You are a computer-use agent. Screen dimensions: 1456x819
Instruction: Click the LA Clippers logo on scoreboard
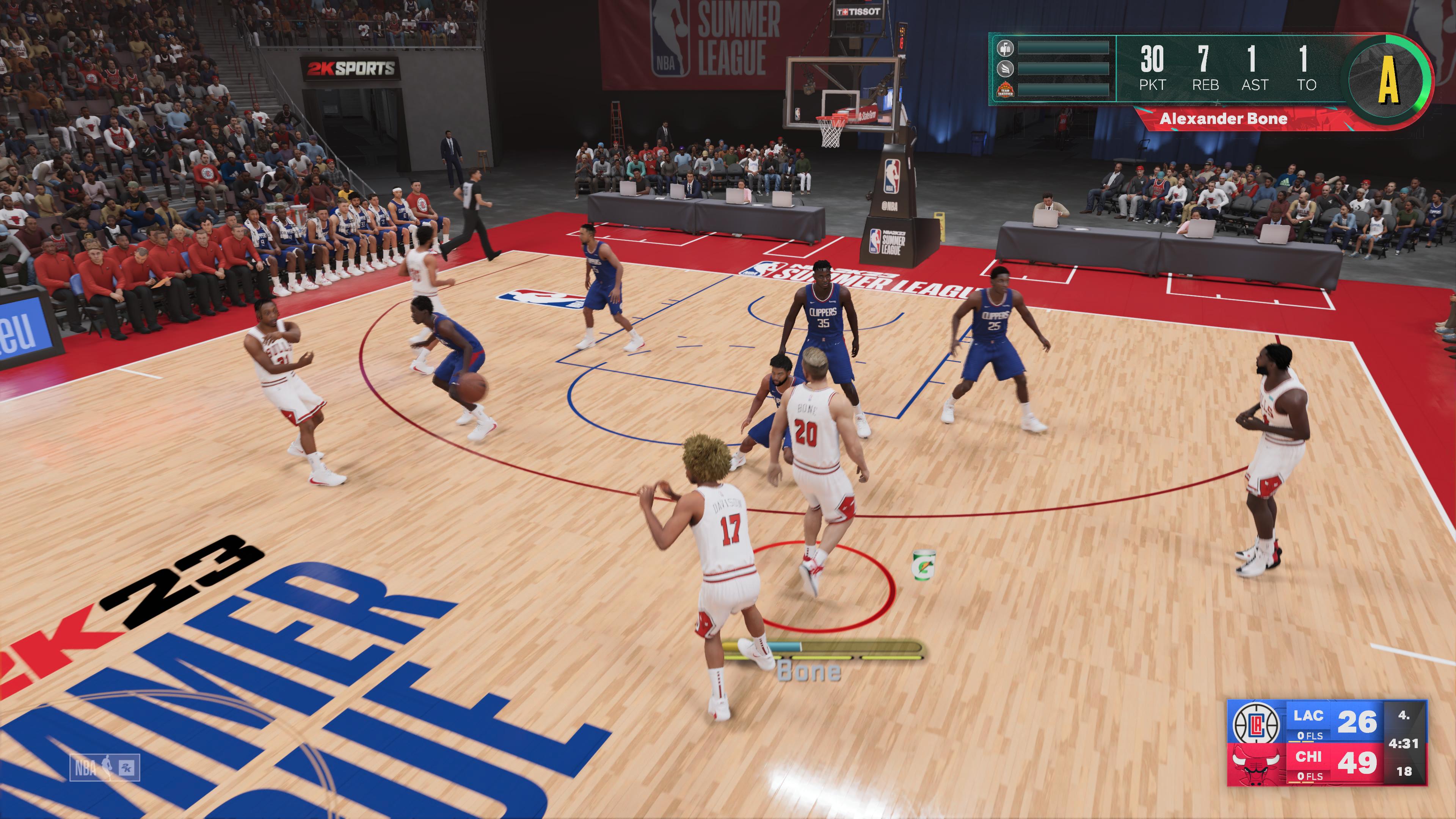(1256, 722)
